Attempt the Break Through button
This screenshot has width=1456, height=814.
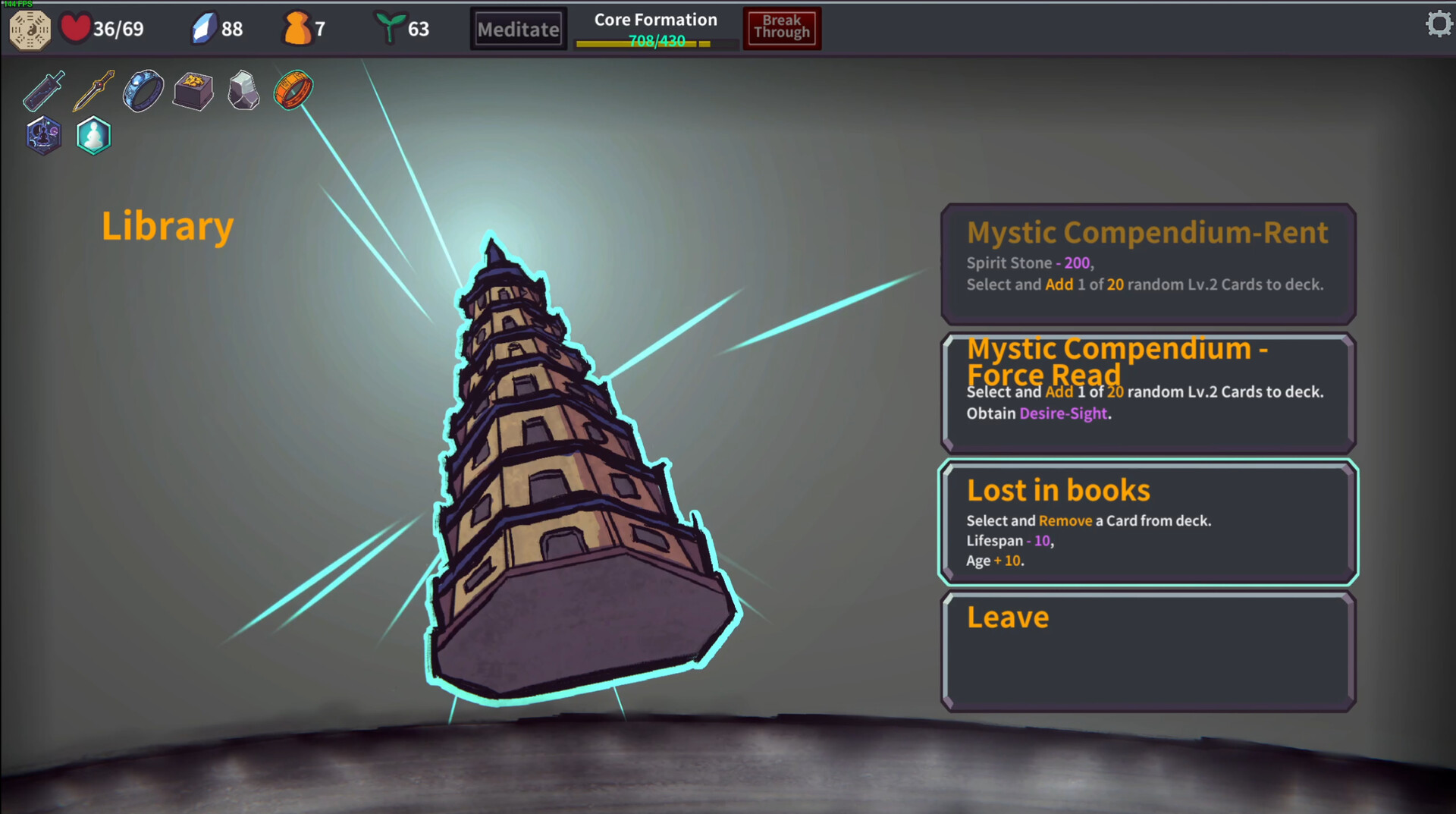coord(782,28)
